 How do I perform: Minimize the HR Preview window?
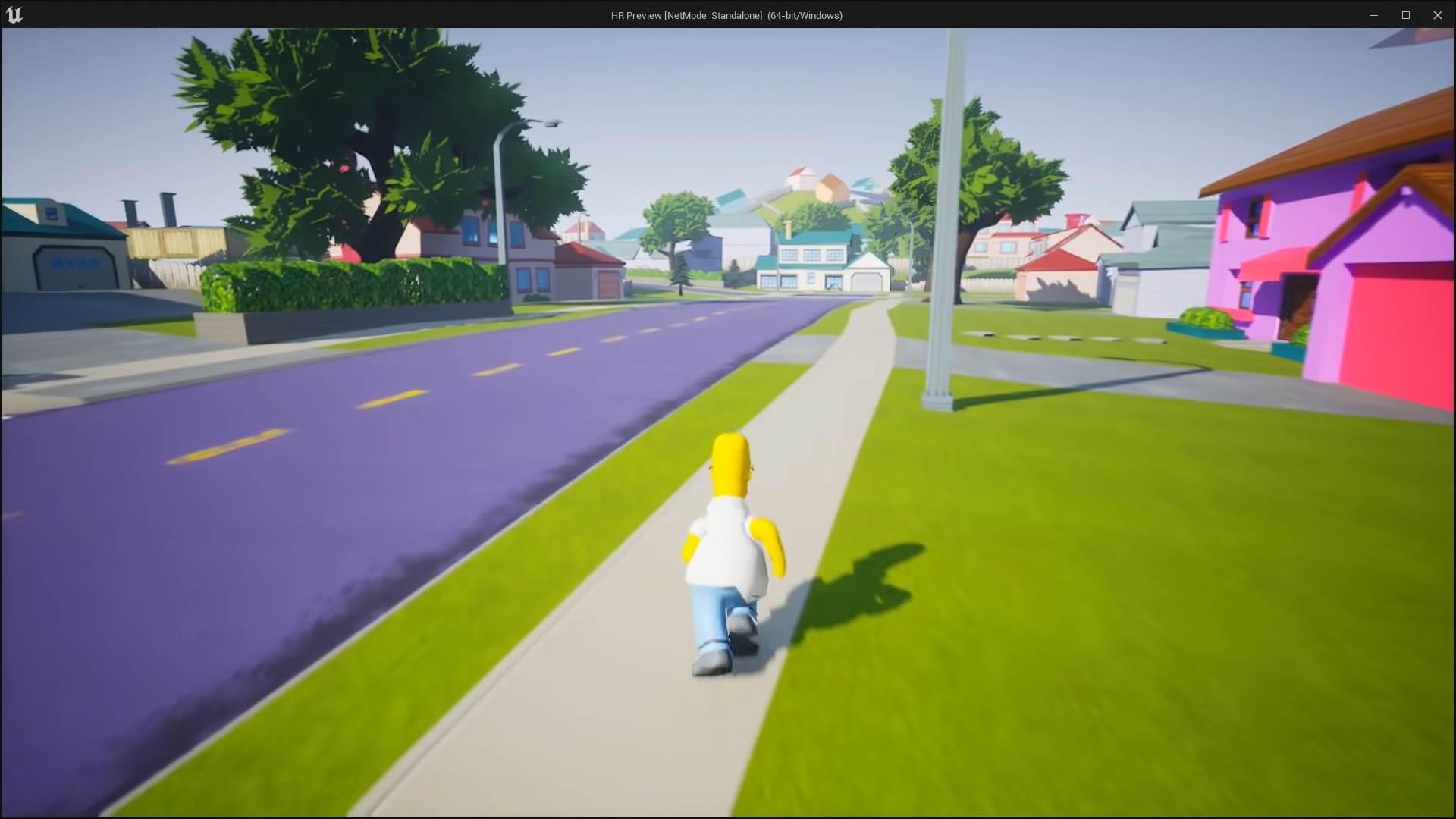[1374, 14]
